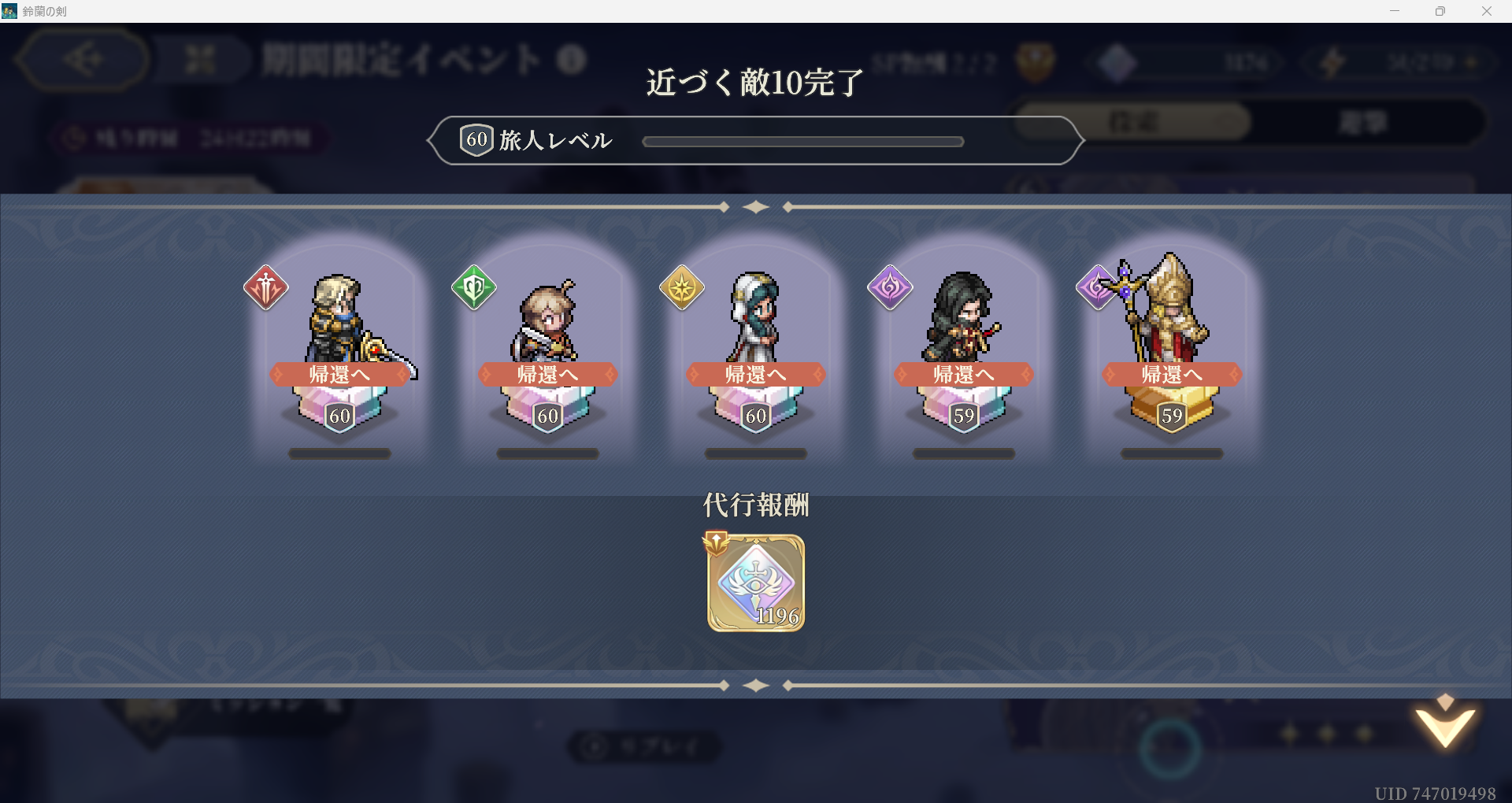1512x803 pixels.
Task: Minimize the game window
Action: (x=1395, y=11)
